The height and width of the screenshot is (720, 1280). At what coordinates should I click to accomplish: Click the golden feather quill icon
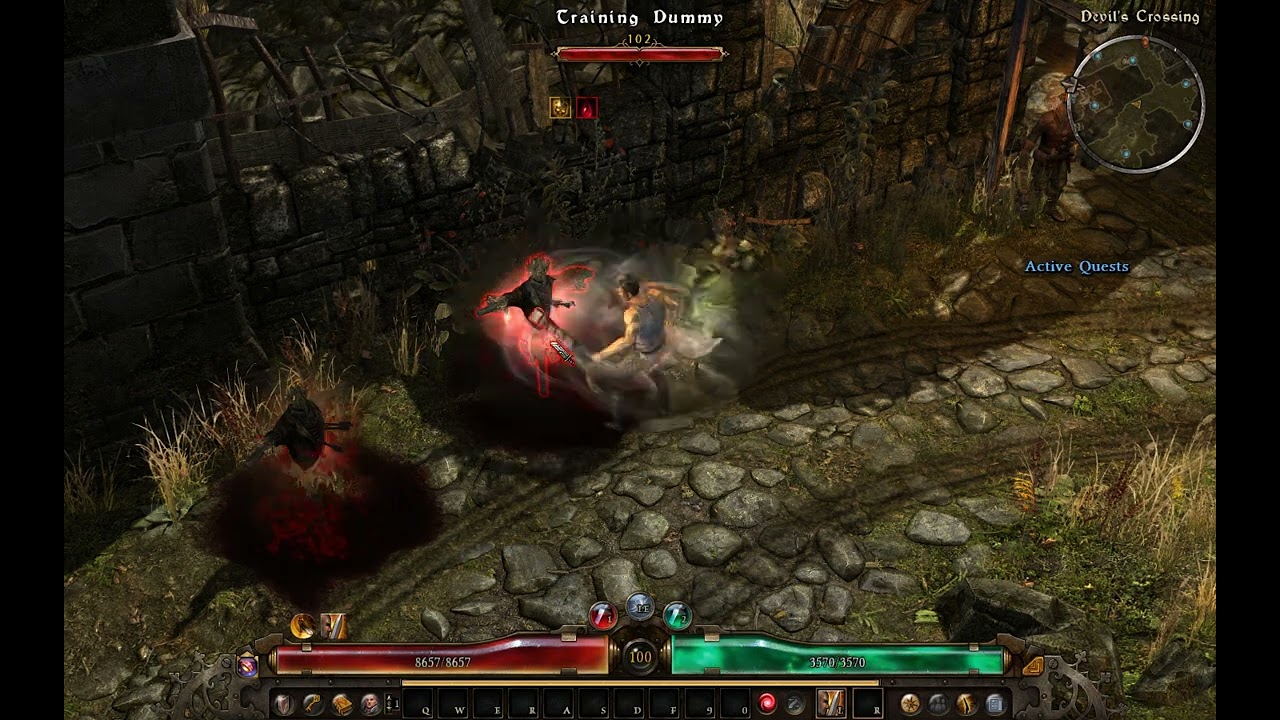click(967, 703)
